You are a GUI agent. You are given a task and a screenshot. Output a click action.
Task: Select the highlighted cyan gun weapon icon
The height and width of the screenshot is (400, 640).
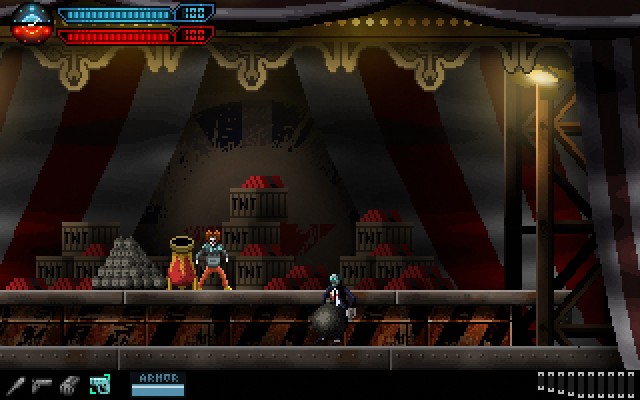coord(99,383)
